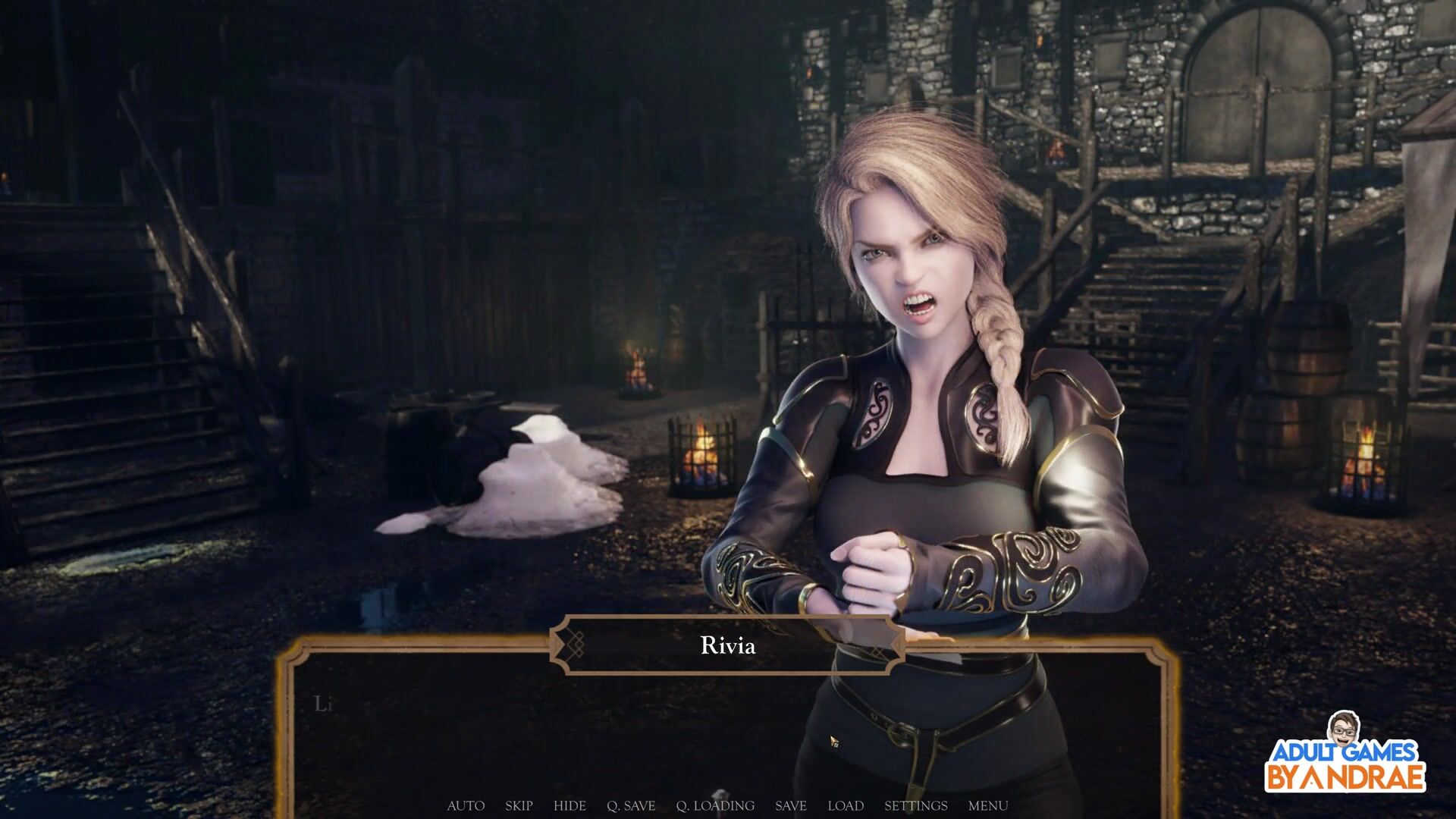The width and height of the screenshot is (1456, 819).
Task: Choose Q. LOADING to quick load
Action: pos(715,805)
